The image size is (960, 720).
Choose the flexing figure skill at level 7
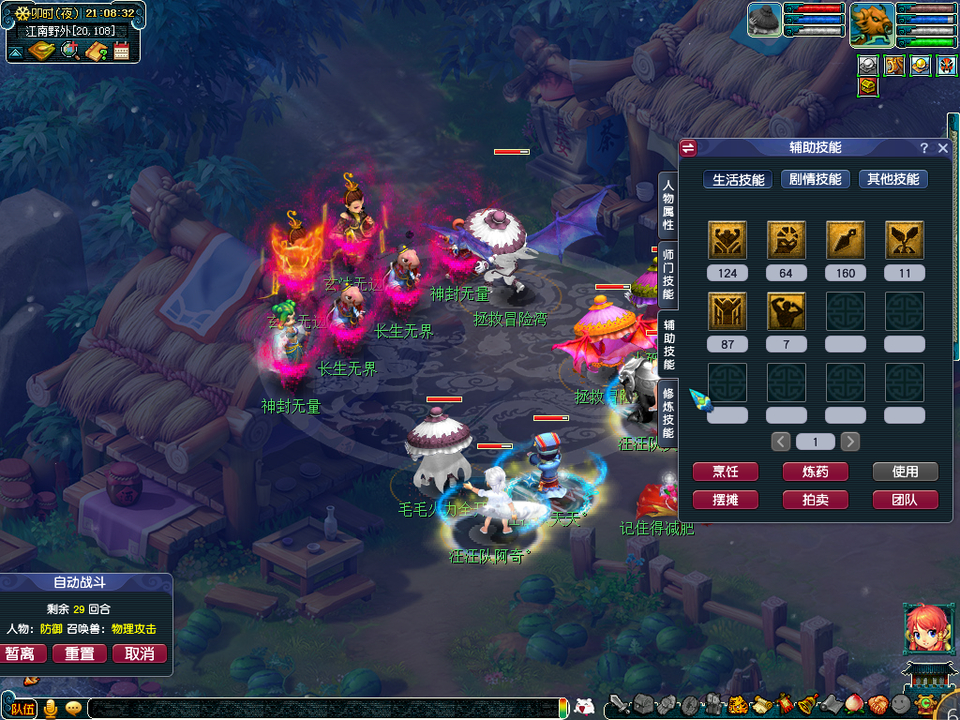click(x=786, y=312)
